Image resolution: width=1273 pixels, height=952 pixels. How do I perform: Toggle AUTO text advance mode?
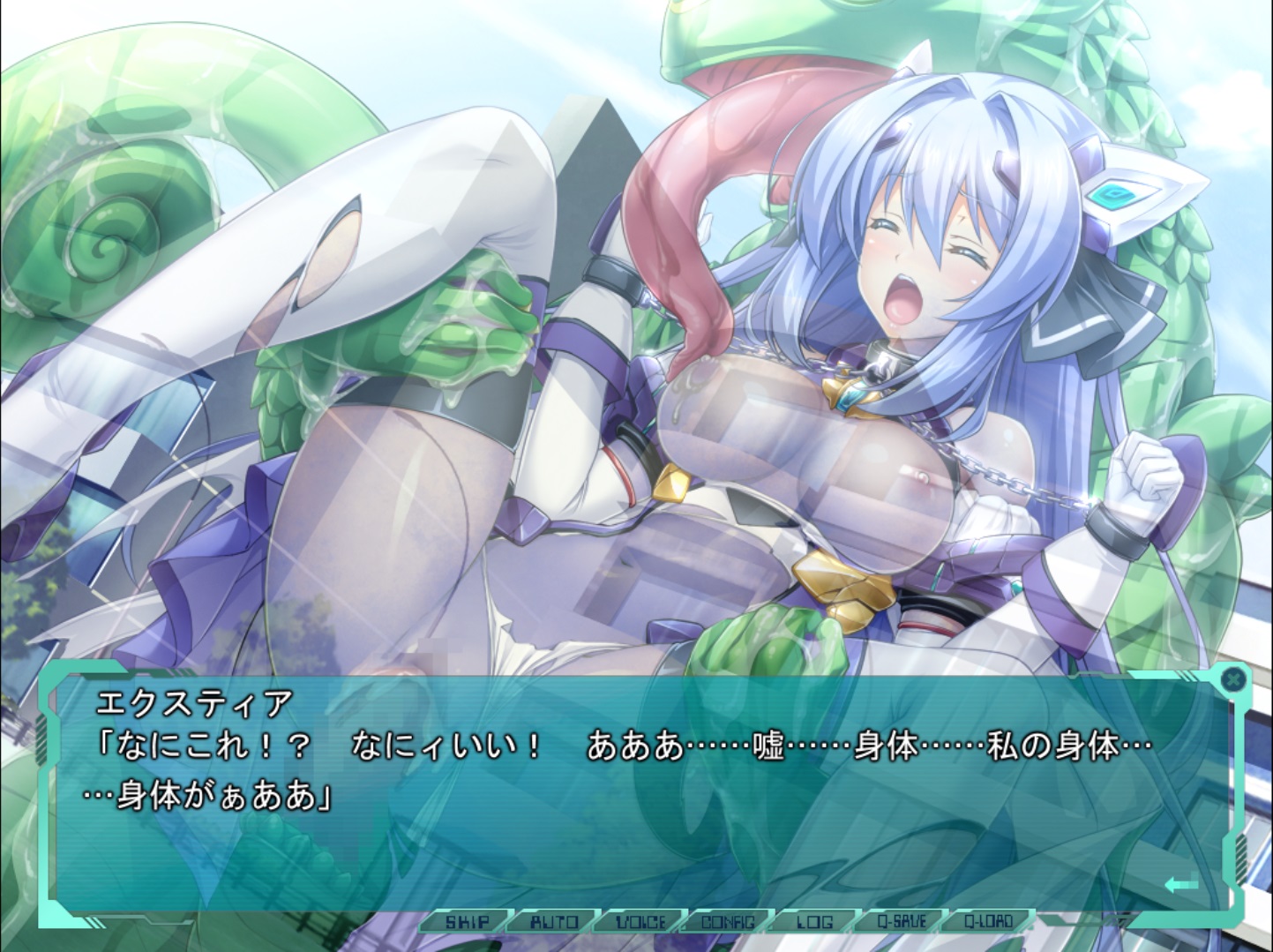[554, 922]
